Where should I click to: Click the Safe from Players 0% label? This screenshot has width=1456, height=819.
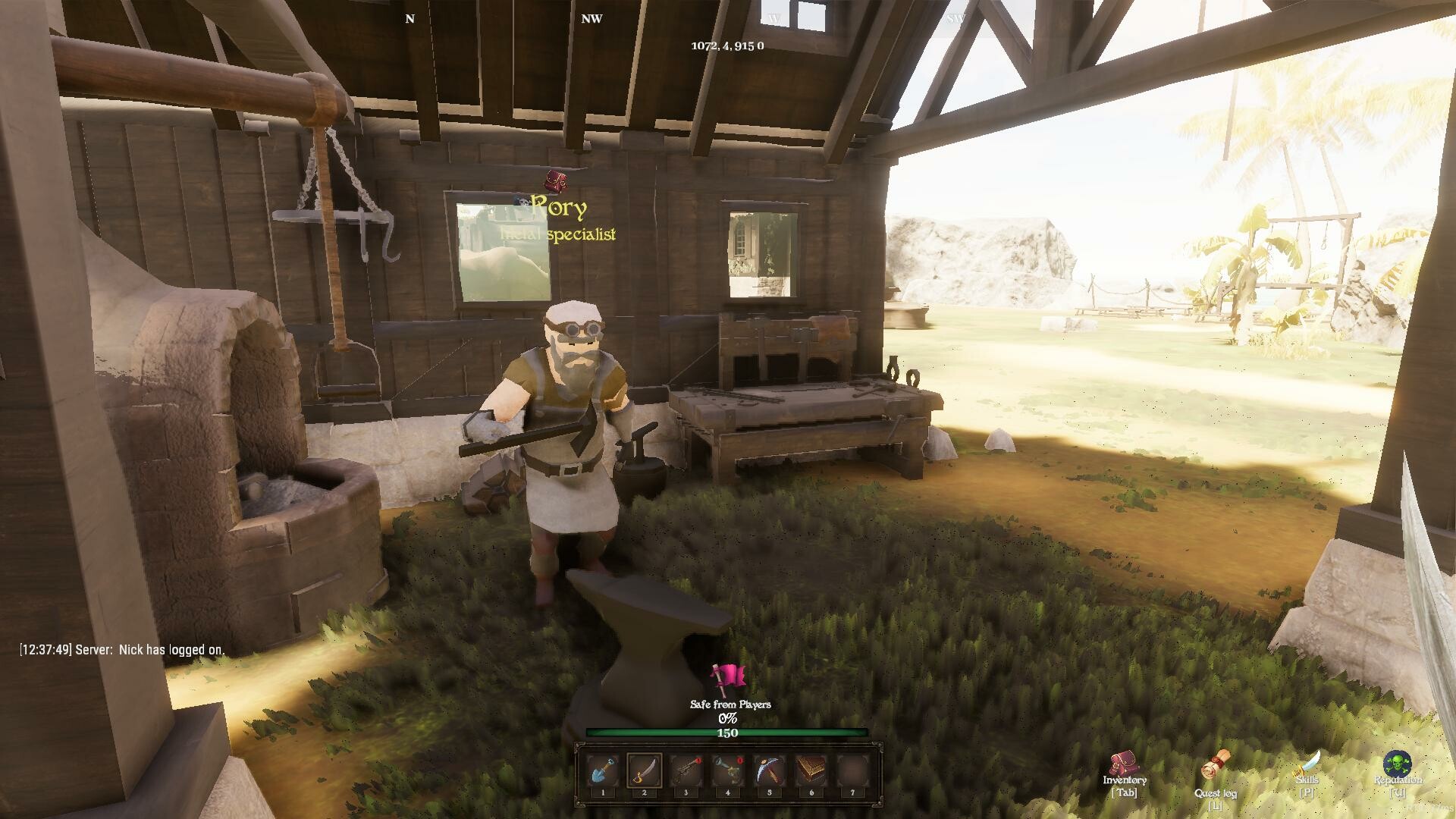729,704
